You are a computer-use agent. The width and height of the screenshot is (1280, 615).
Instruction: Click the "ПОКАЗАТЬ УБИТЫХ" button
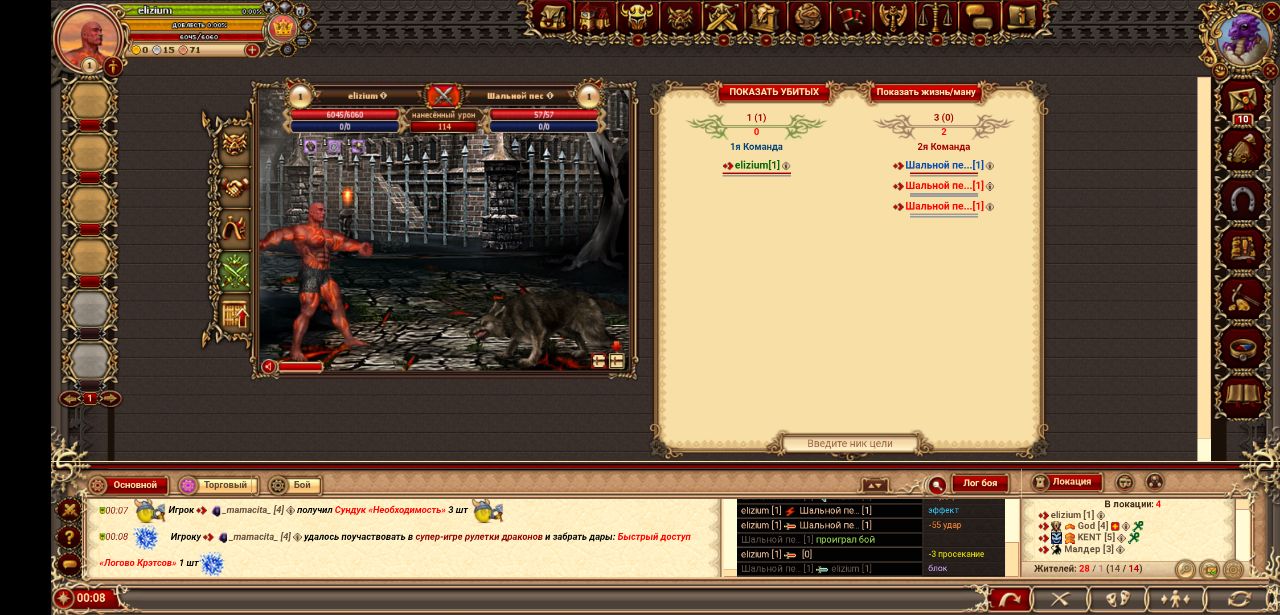773,92
